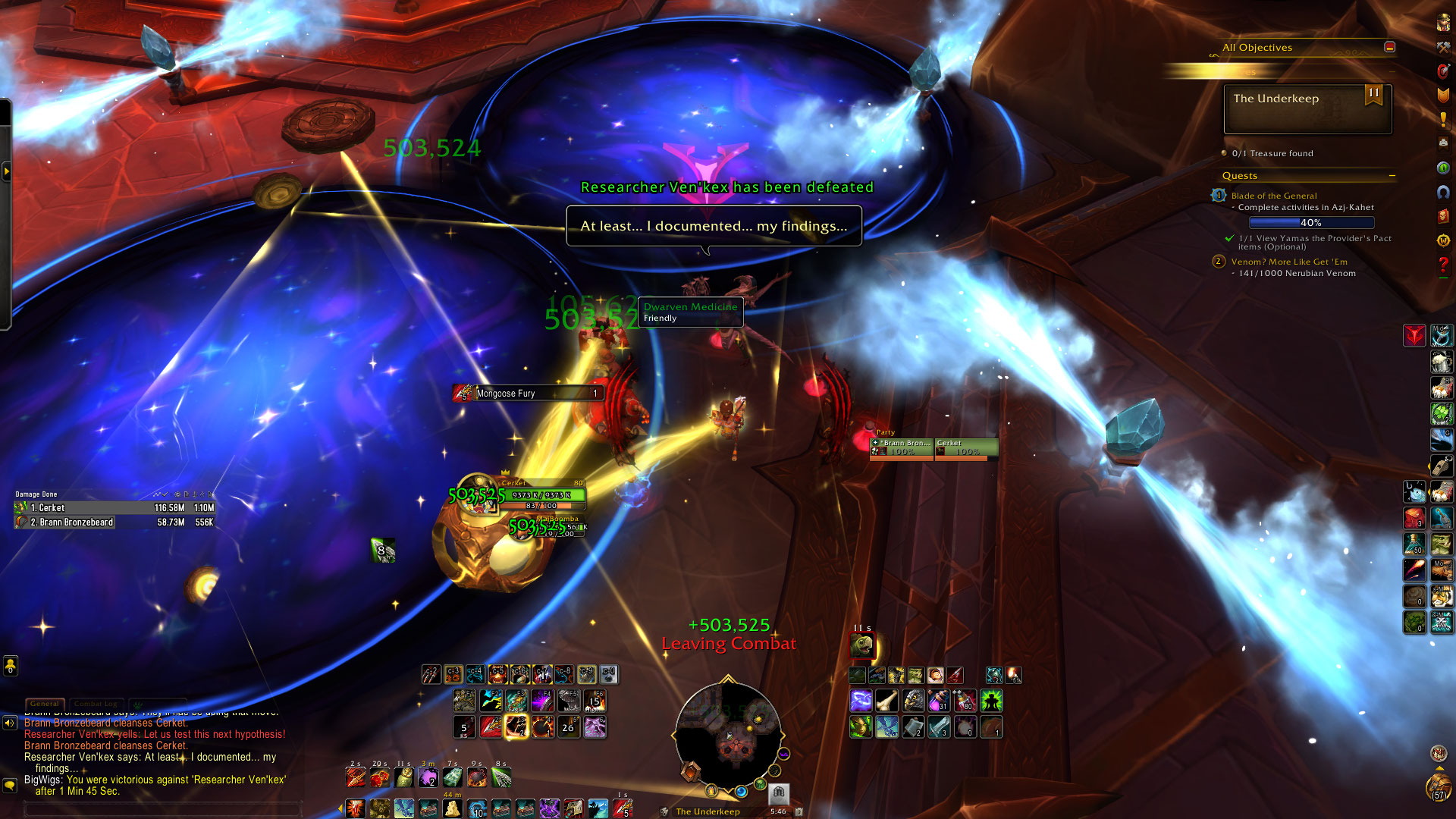Open the chat speech bubble menu button
Viewport: 1456px width, 819px height.
10,785
